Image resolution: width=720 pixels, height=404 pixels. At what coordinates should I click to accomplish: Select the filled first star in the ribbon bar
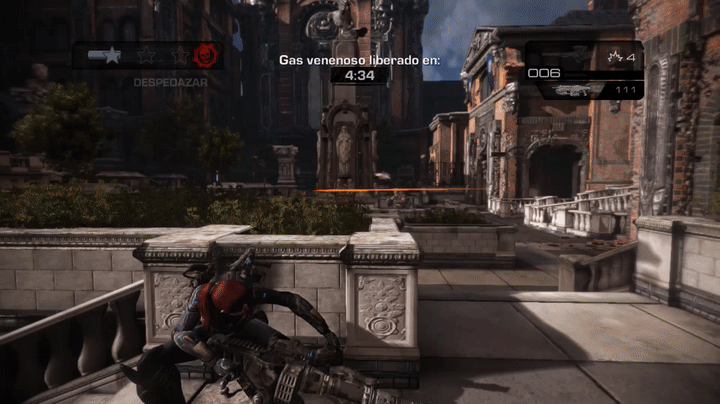[x=113, y=55]
